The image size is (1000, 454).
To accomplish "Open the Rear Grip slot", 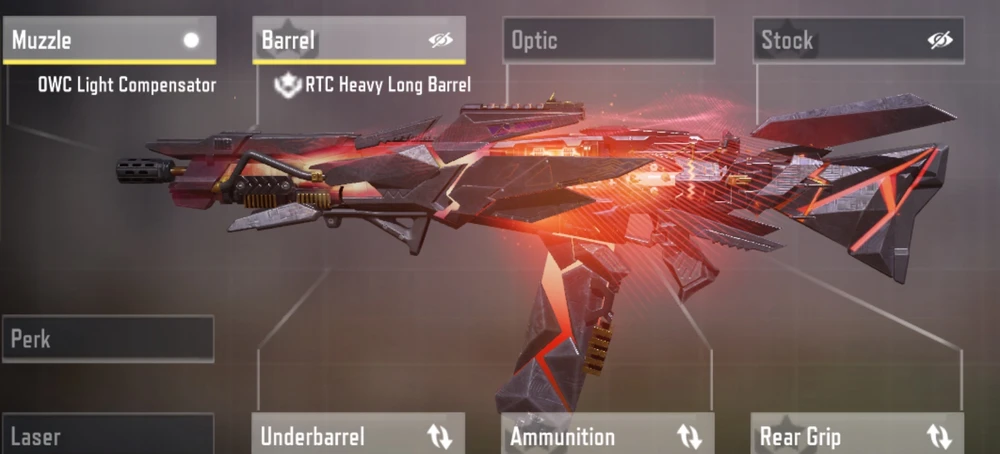I will [830, 436].
